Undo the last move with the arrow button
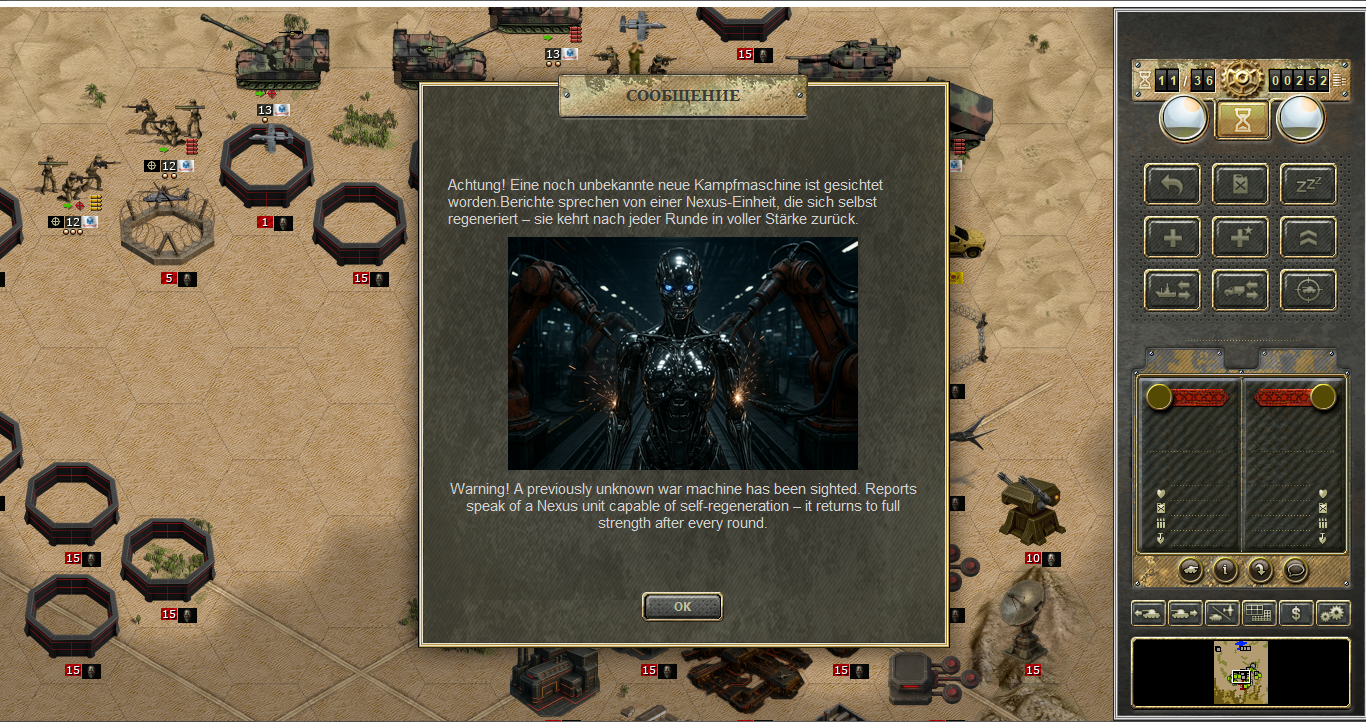Viewport: 1366px width, 722px height. point(1173,184)
